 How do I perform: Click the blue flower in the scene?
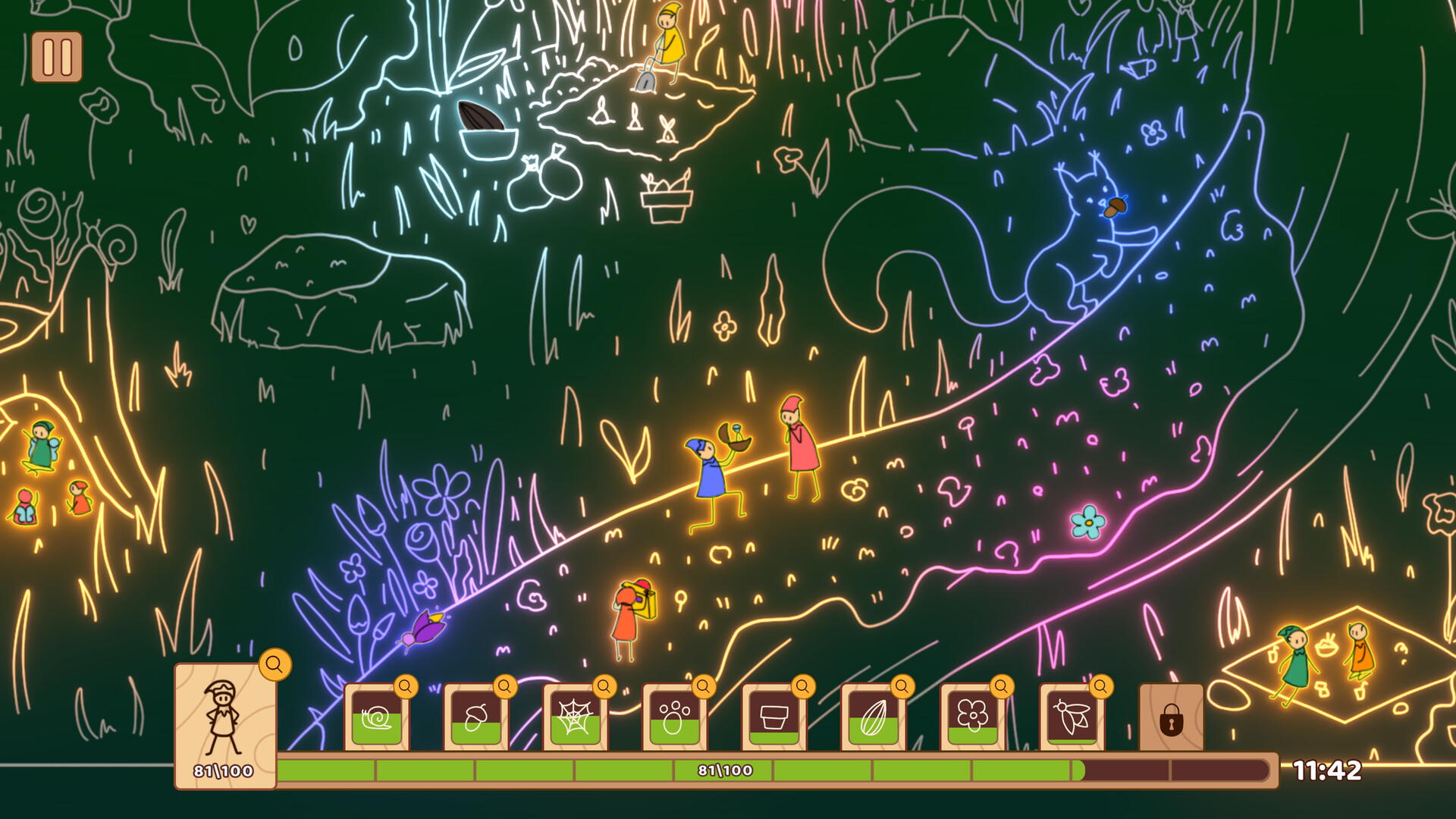point(1087,522)
